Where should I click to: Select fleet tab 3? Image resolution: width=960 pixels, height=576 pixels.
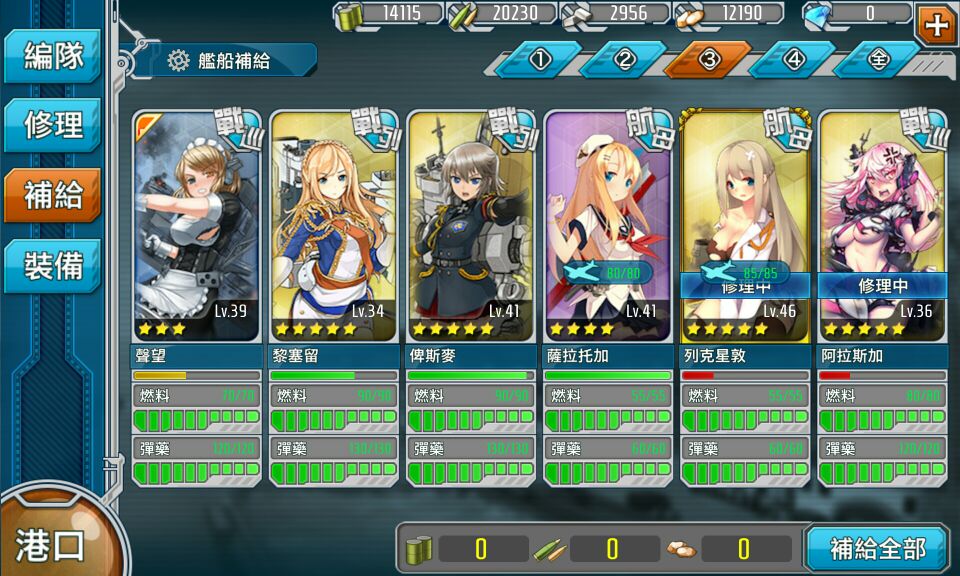pyautogui.click(x=709, y=60)
